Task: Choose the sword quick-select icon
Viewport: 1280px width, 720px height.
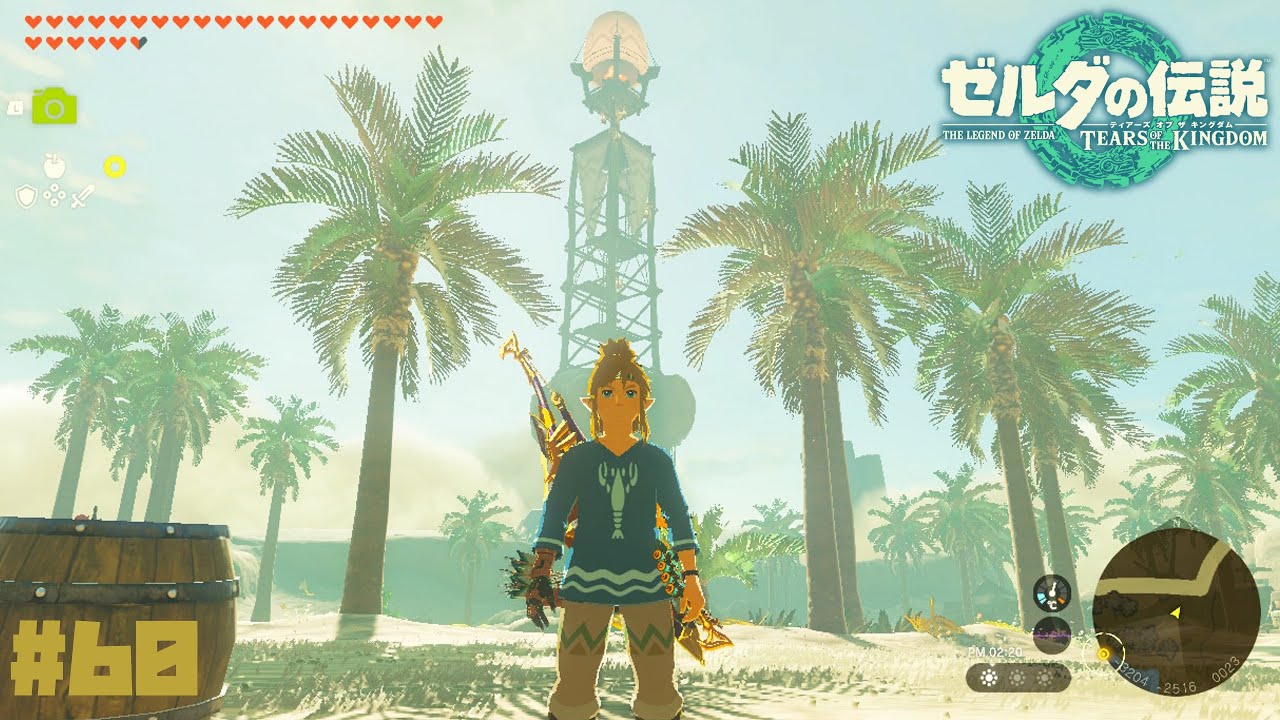Action: click(x=83, y=197)
